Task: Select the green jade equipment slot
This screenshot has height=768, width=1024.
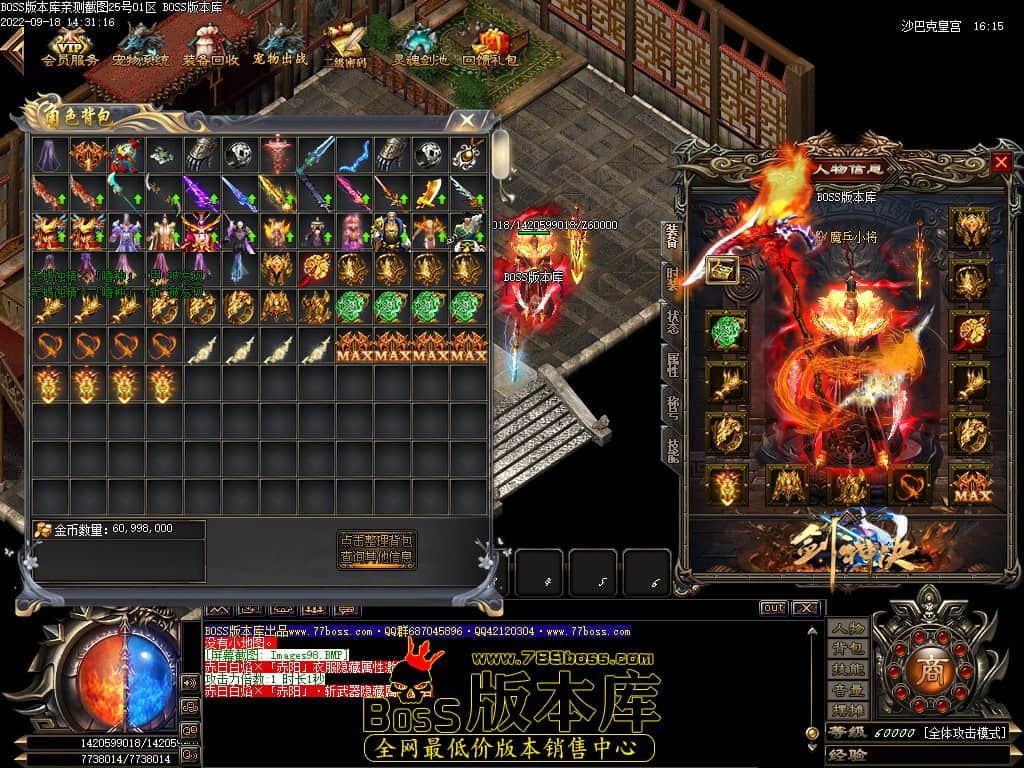Action: (726, 331)
